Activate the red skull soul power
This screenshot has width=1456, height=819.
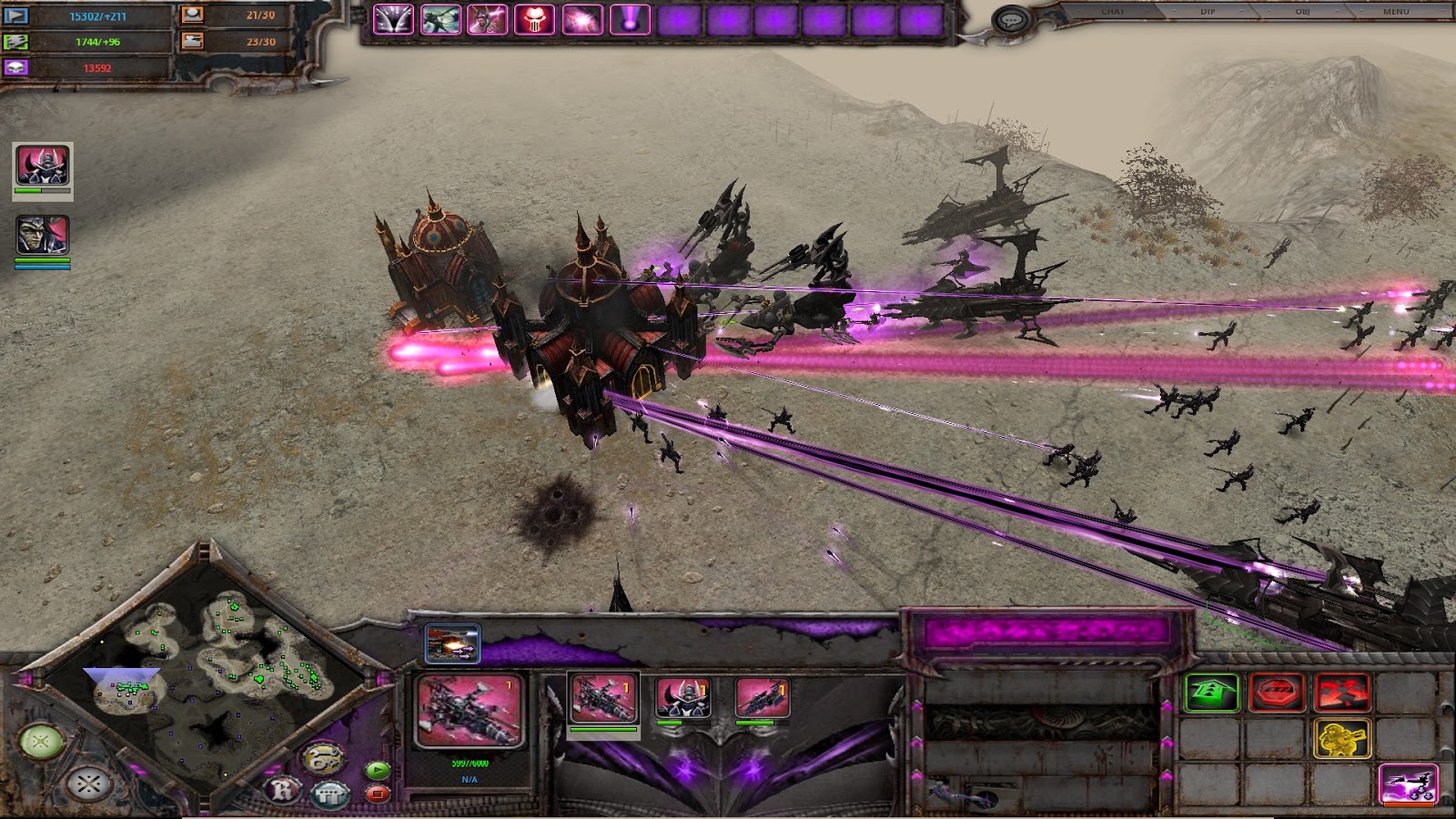[534, 19]
